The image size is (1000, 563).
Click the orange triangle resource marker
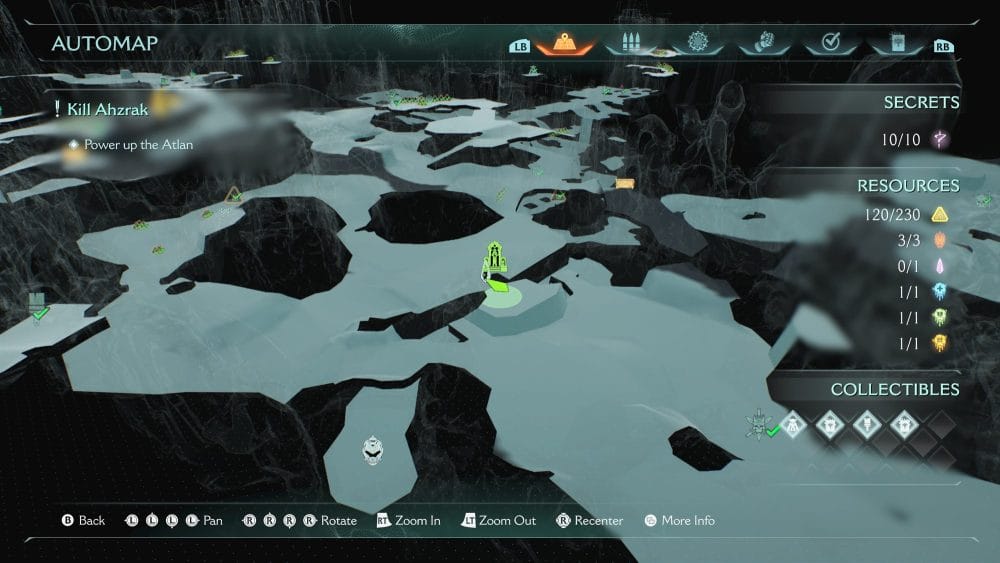point(234,193)
